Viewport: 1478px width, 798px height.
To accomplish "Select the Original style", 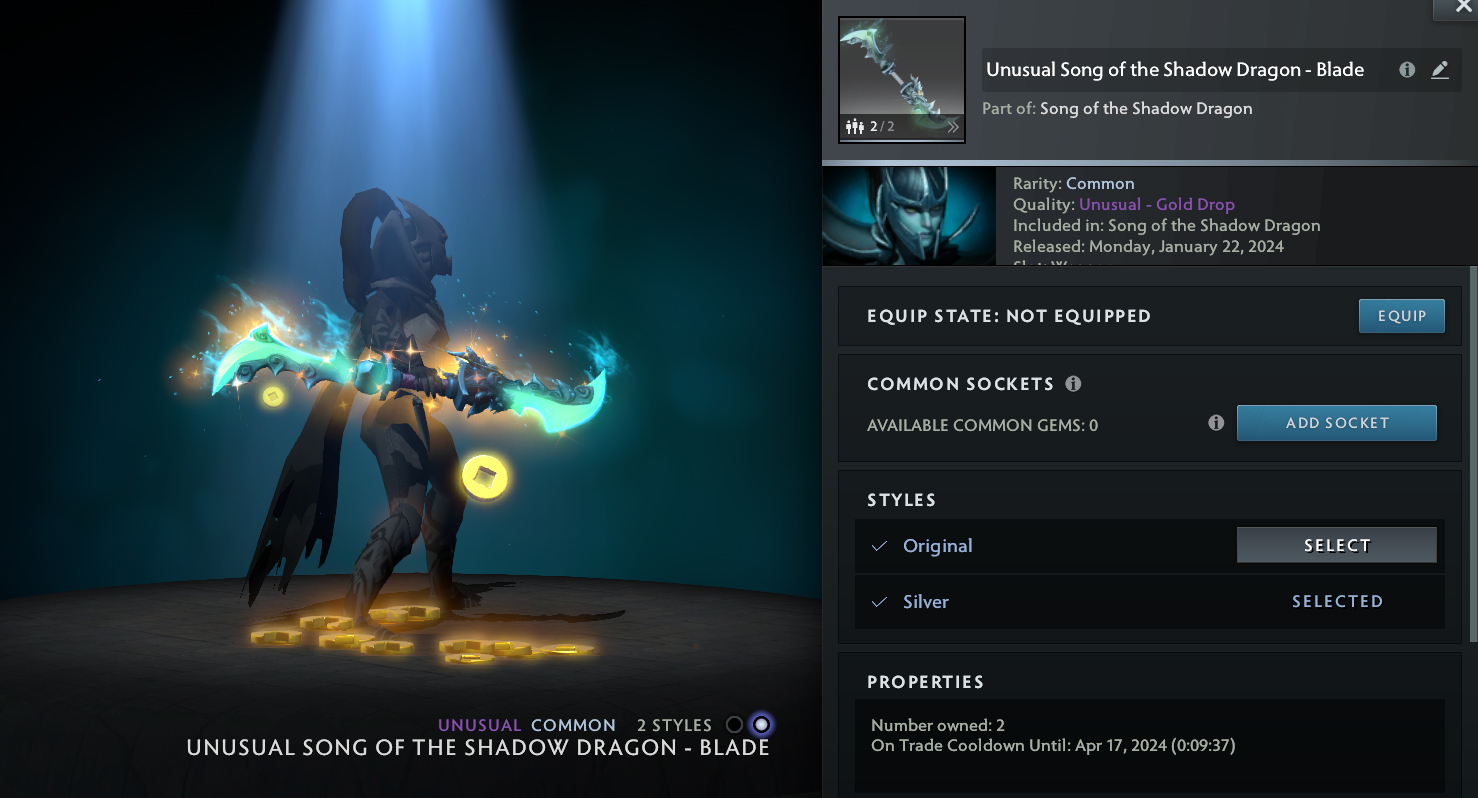I will pos(1336,545).
